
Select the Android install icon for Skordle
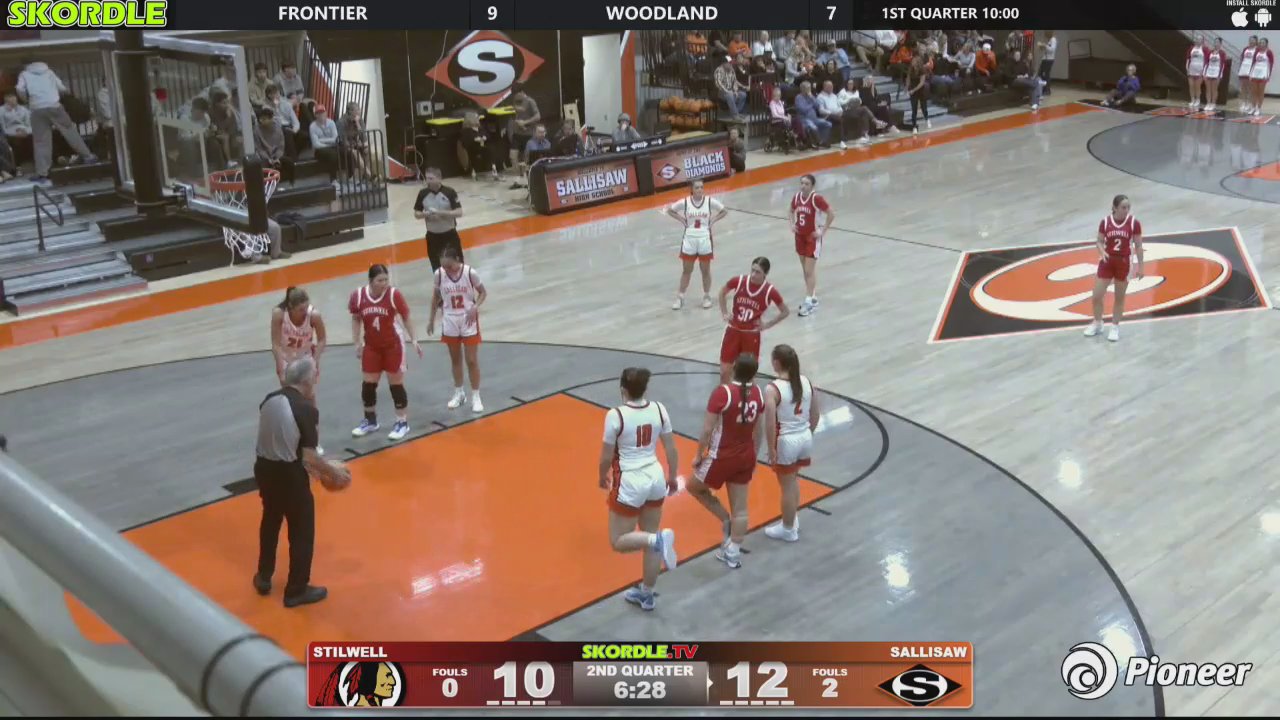[1263, 18]
